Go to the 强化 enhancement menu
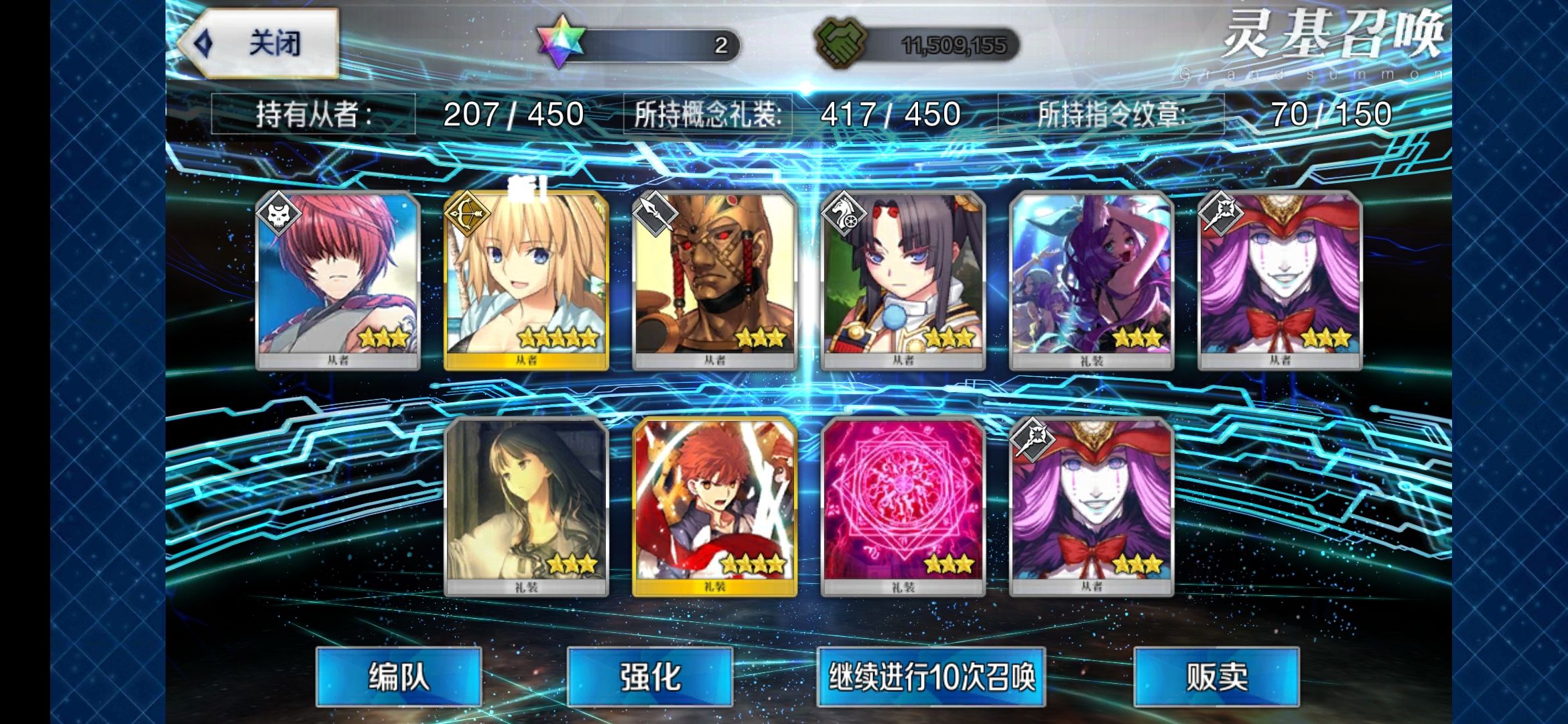The width and height of the screenshot is (1568, 724). pyautogui.click(x=650, y=676)
